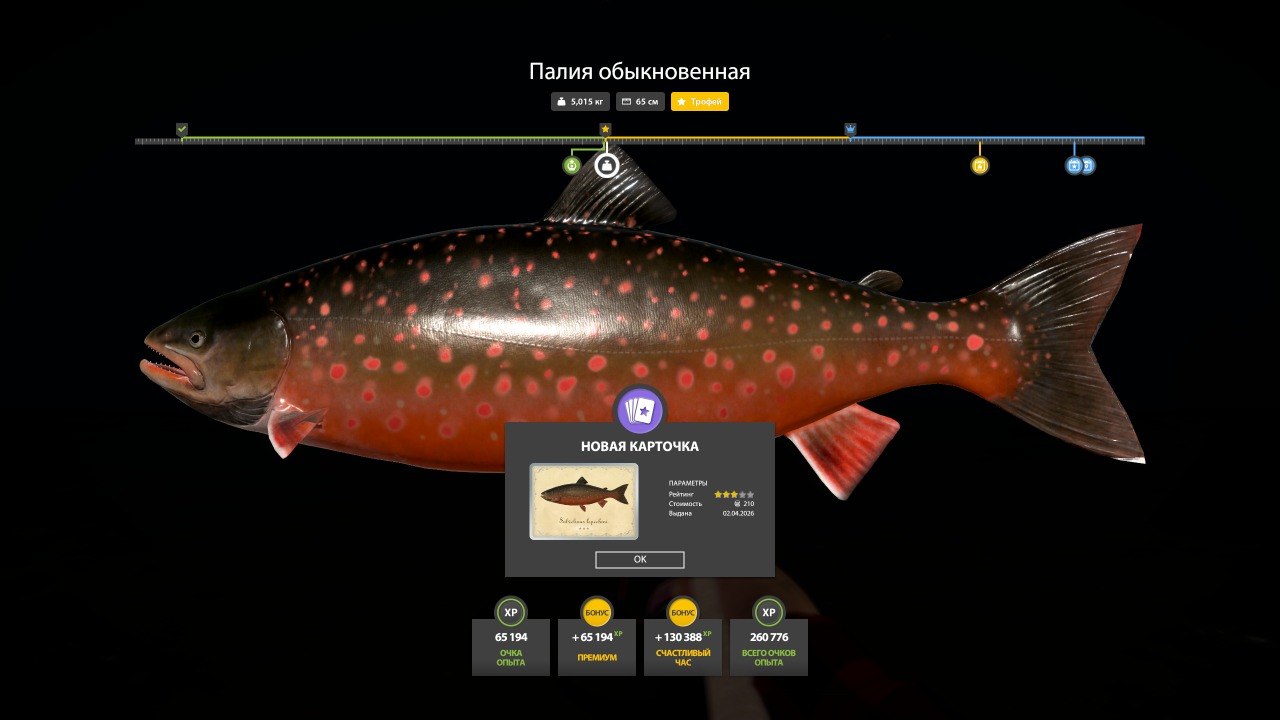
Task: Click the XP coin above 260 776
Action: pos(767,612)
